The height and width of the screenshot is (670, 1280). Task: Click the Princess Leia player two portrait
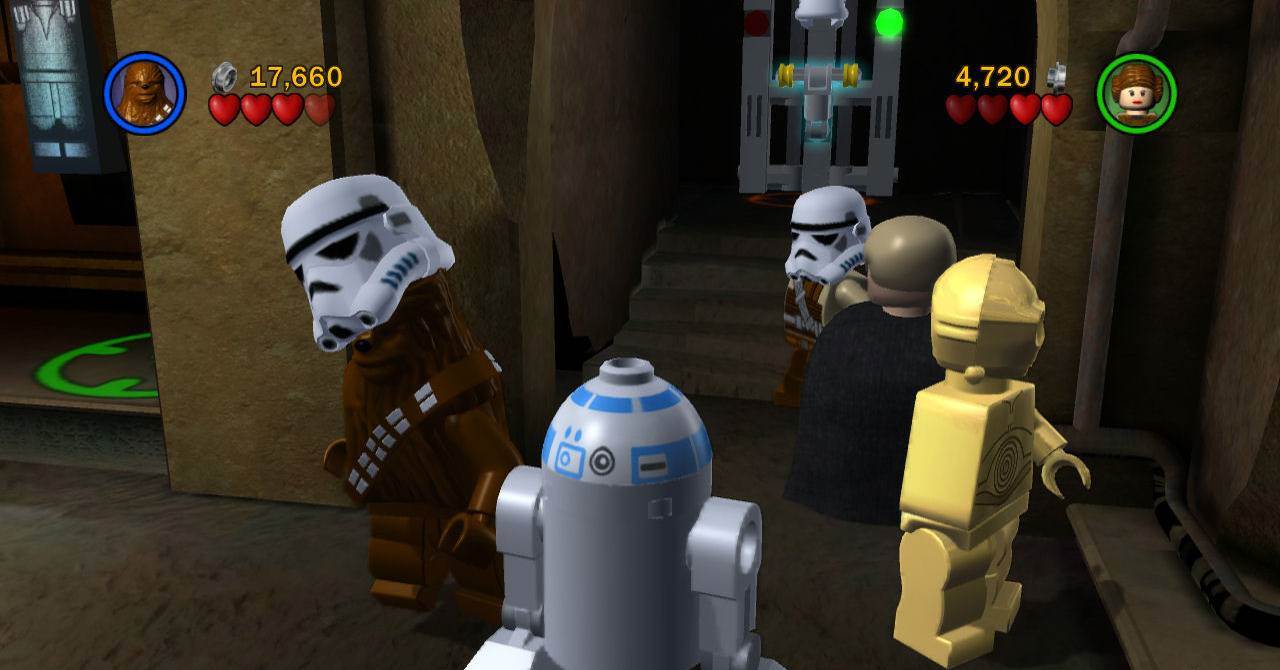pos(1136,94)
